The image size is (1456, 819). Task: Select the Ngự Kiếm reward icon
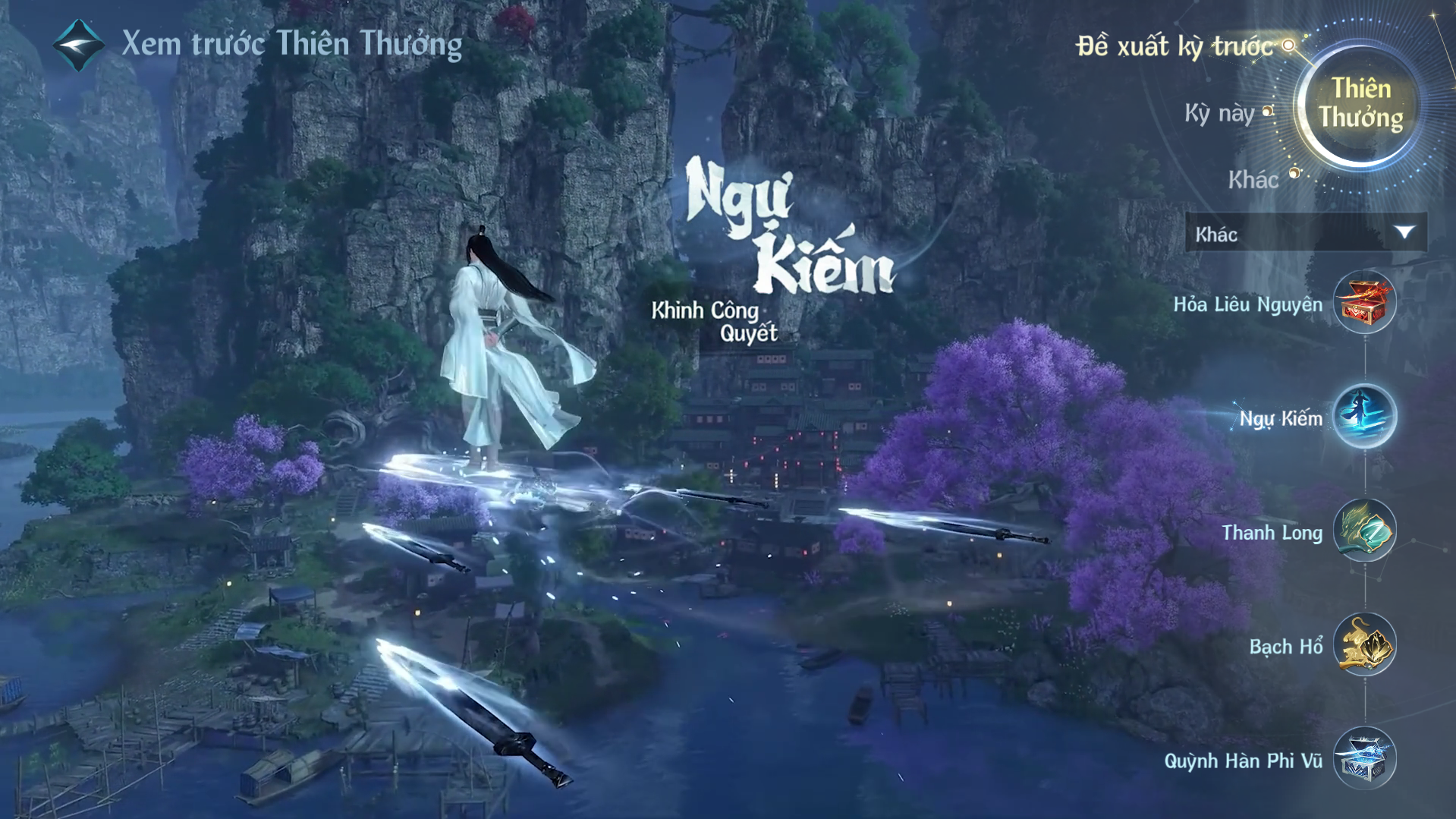coord(1364,417)
